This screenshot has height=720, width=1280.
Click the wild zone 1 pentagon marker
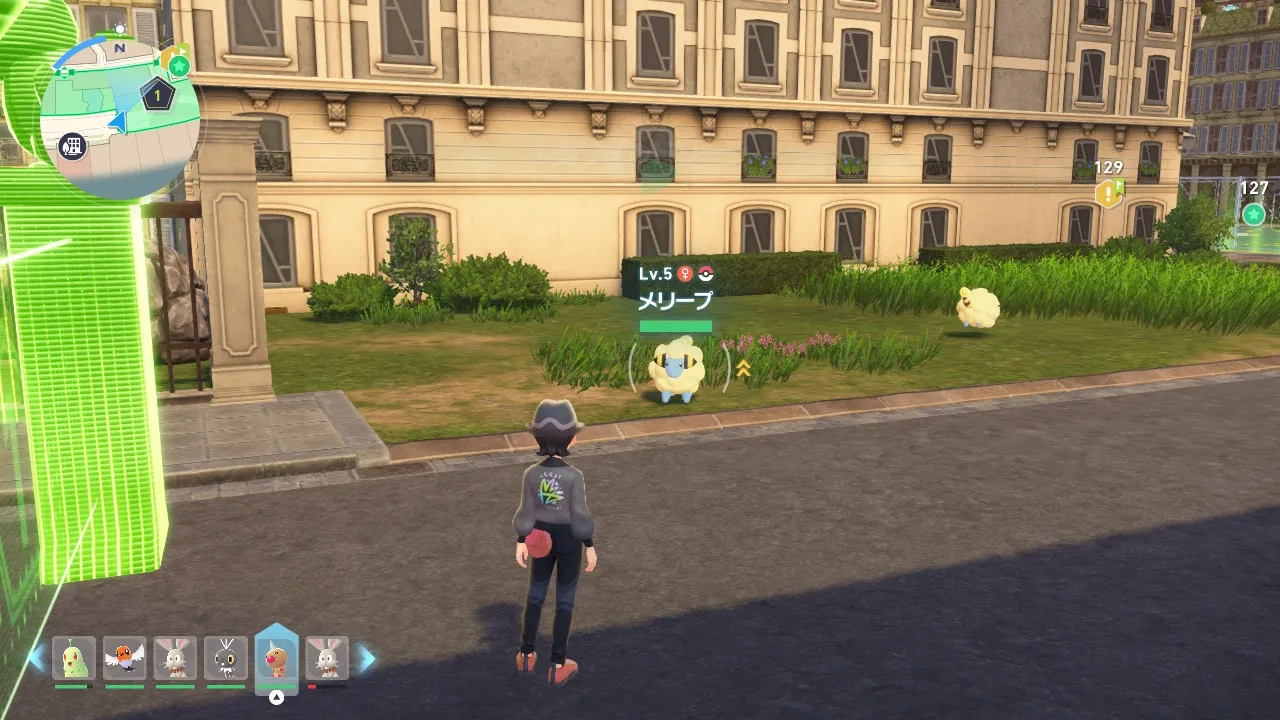[x=157, y=95]
